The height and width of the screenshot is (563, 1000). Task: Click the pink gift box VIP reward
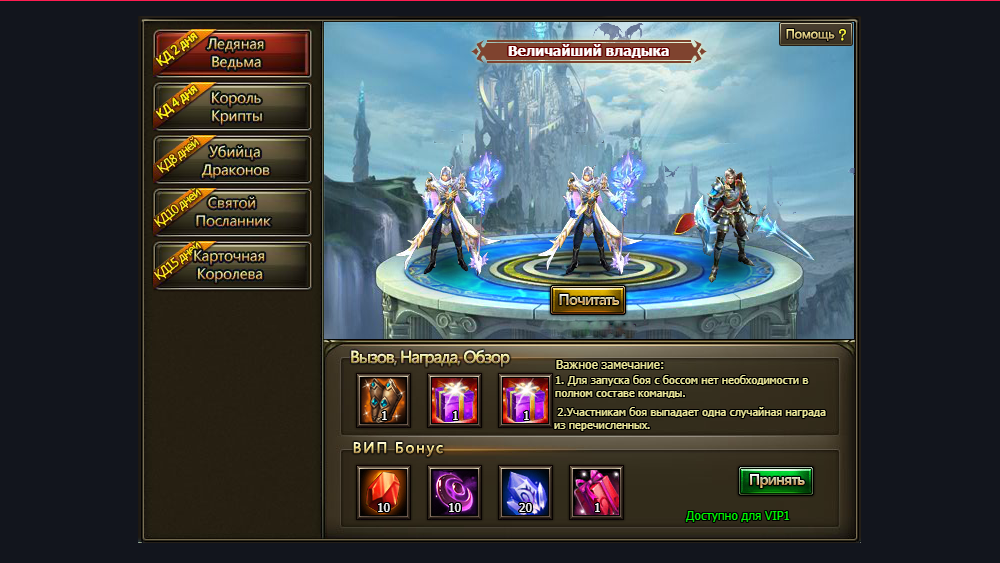tap(596, 492)
